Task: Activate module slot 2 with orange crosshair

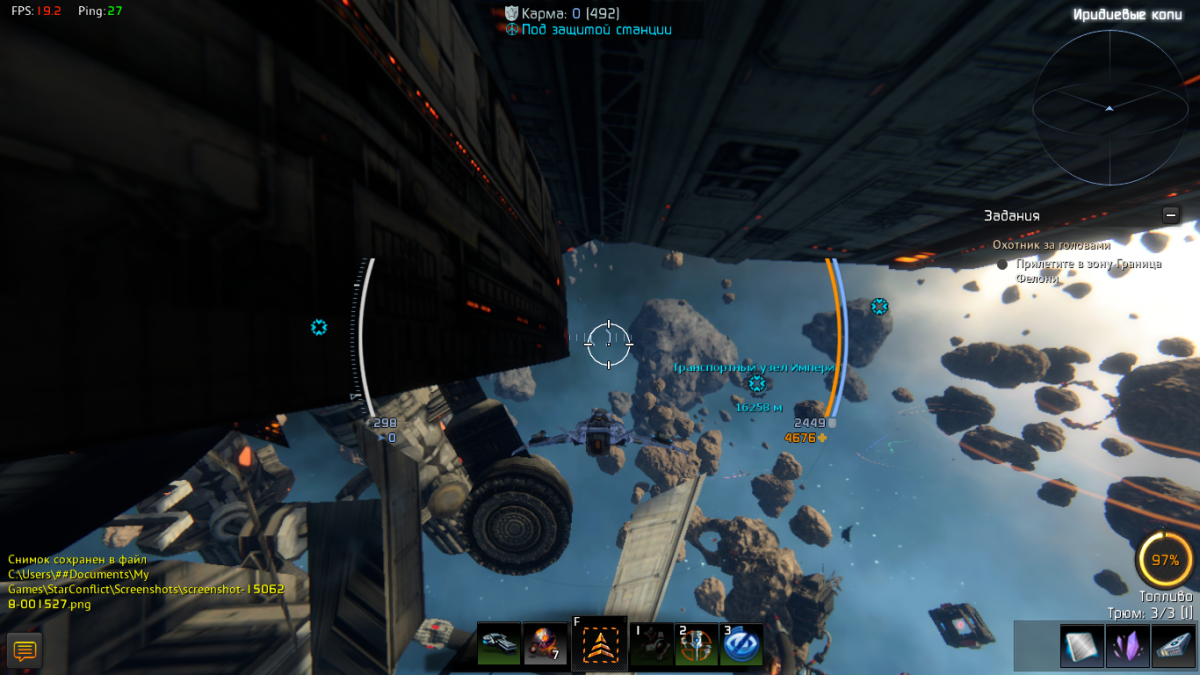Action: pos(696,645)
